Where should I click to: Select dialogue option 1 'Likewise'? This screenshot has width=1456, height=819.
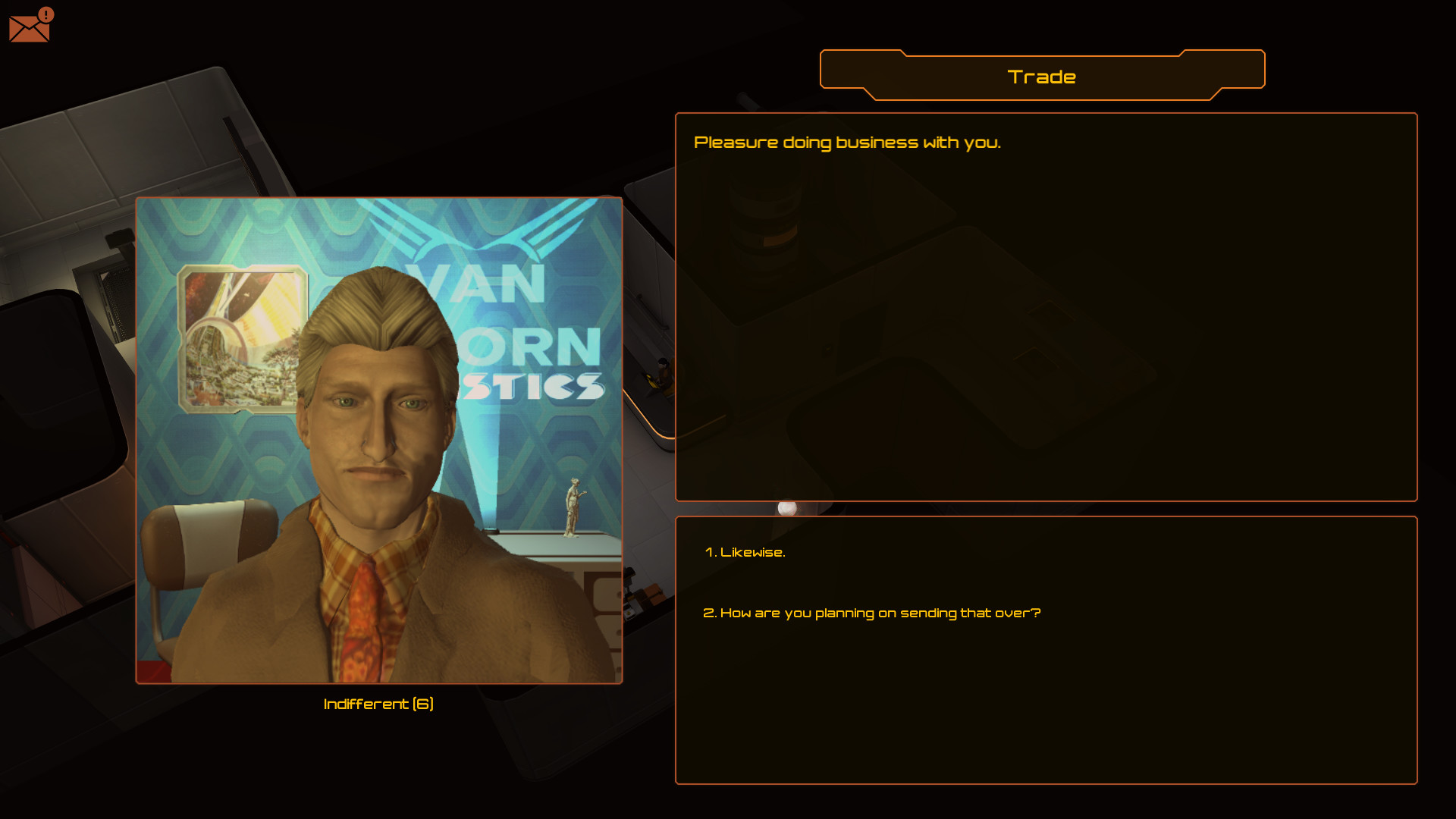click(745, 552)
